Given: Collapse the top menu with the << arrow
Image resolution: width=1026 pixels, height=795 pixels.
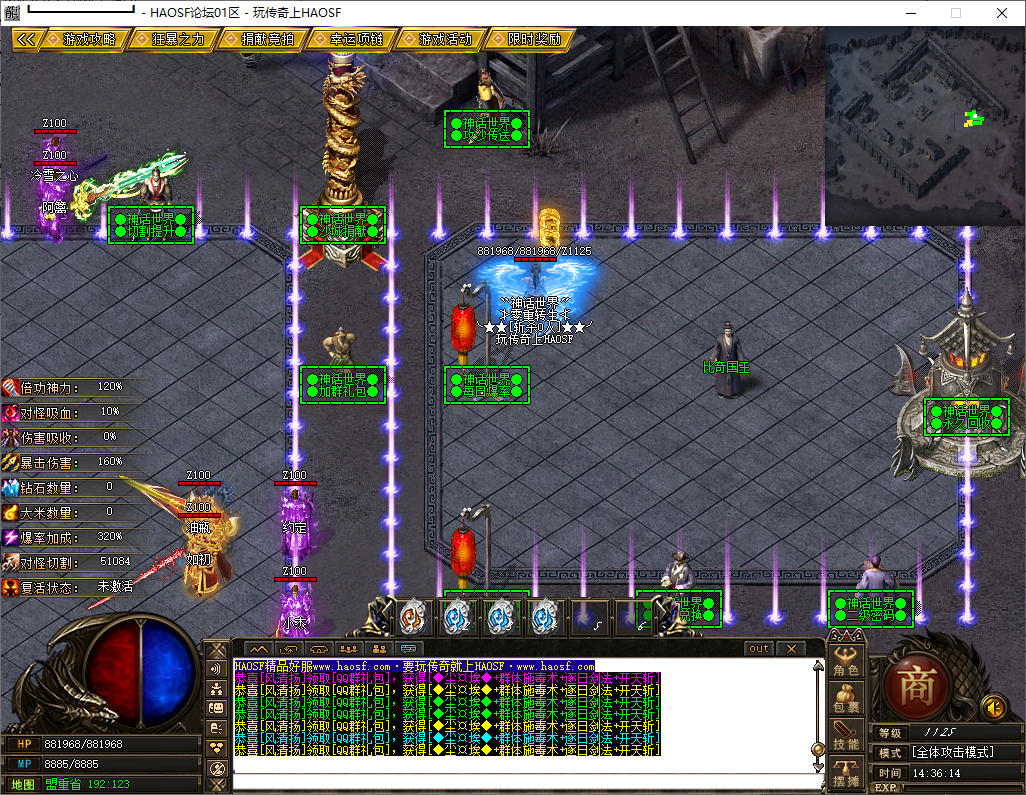Looking at the screenshot, I should pyautogui.click(x=27, y=40).
